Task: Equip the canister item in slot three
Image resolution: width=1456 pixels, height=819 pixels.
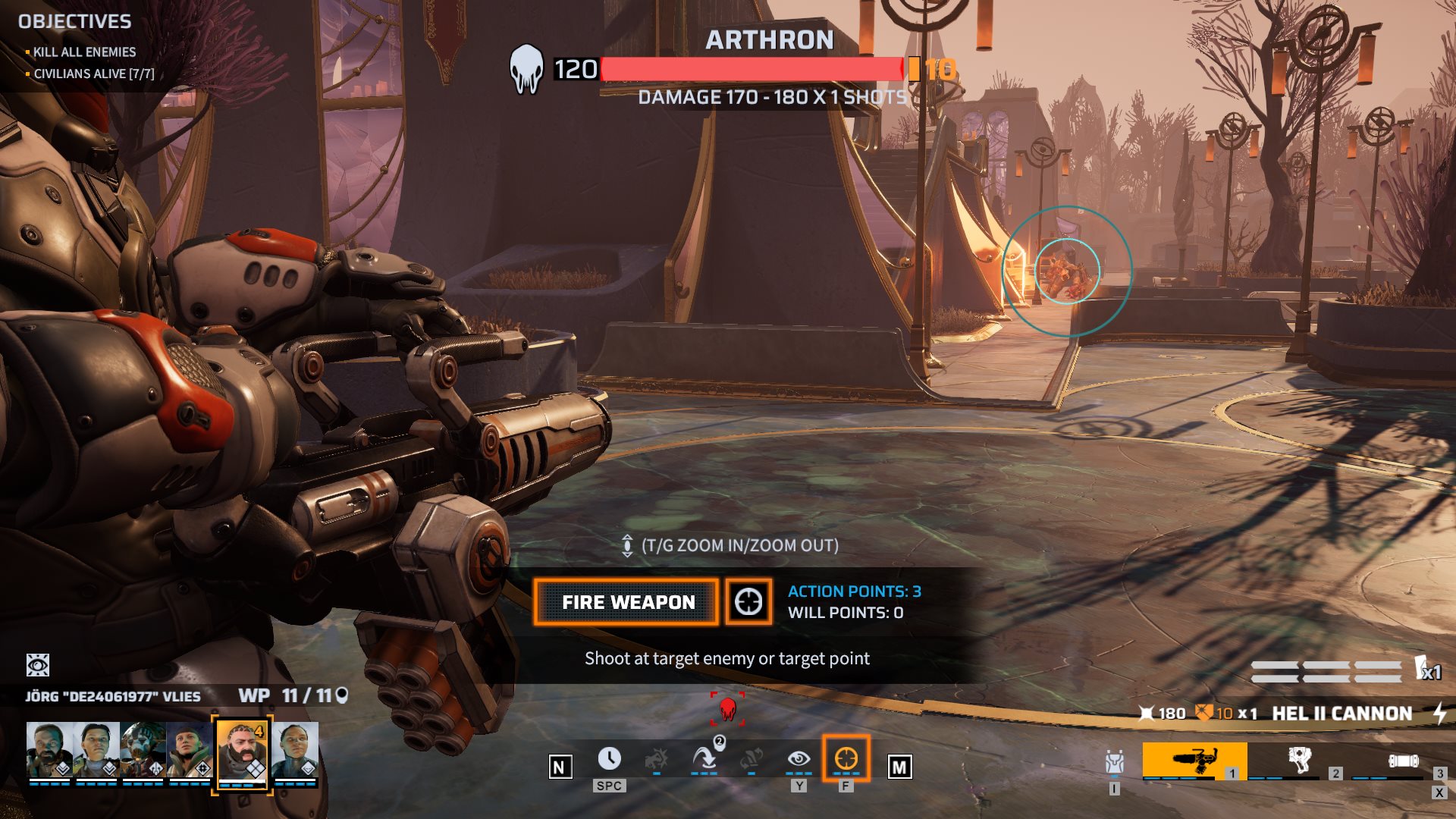Action: point(1402,761)
